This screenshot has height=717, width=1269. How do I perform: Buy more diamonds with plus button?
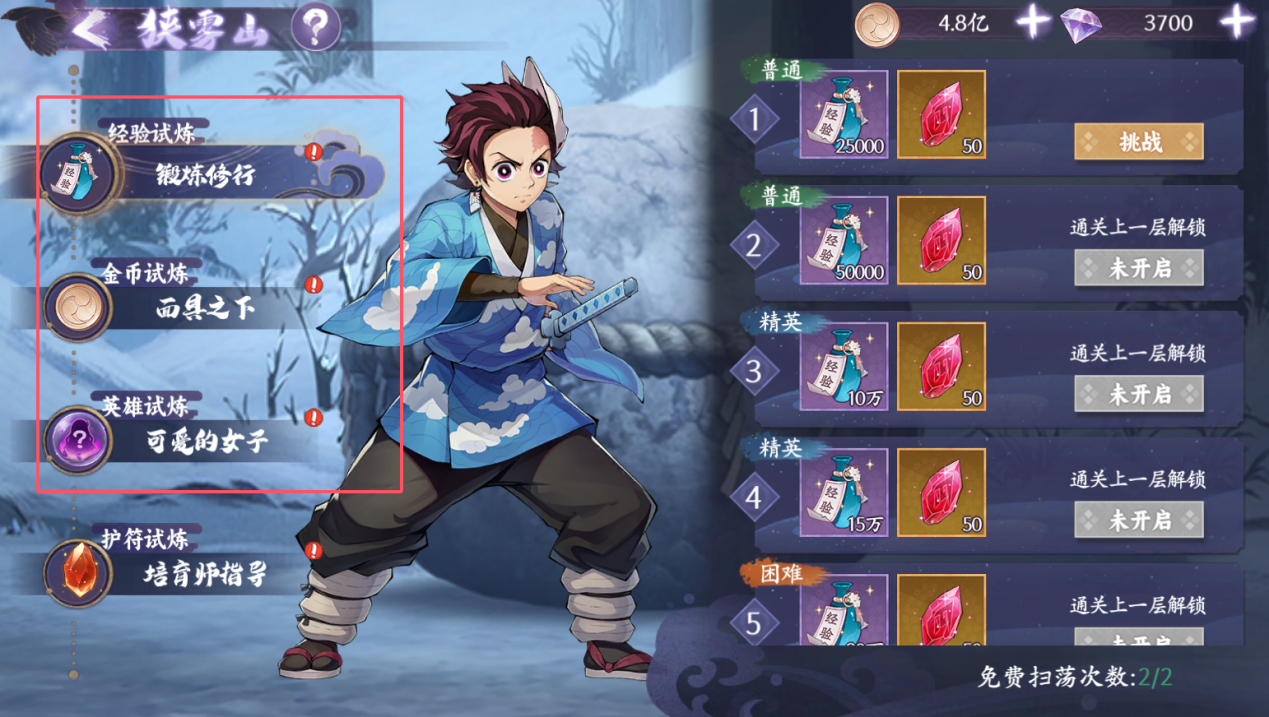click(1238, 22)
